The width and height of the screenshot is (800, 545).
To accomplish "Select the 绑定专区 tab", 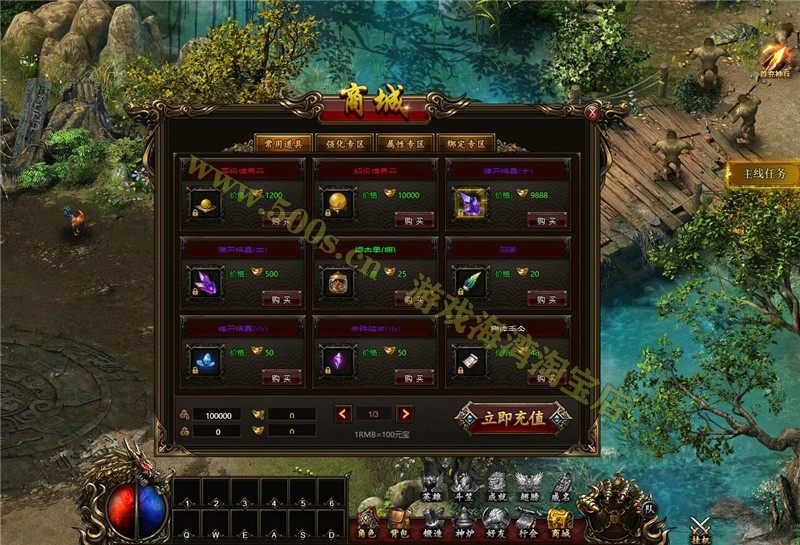I will (467, 143).
